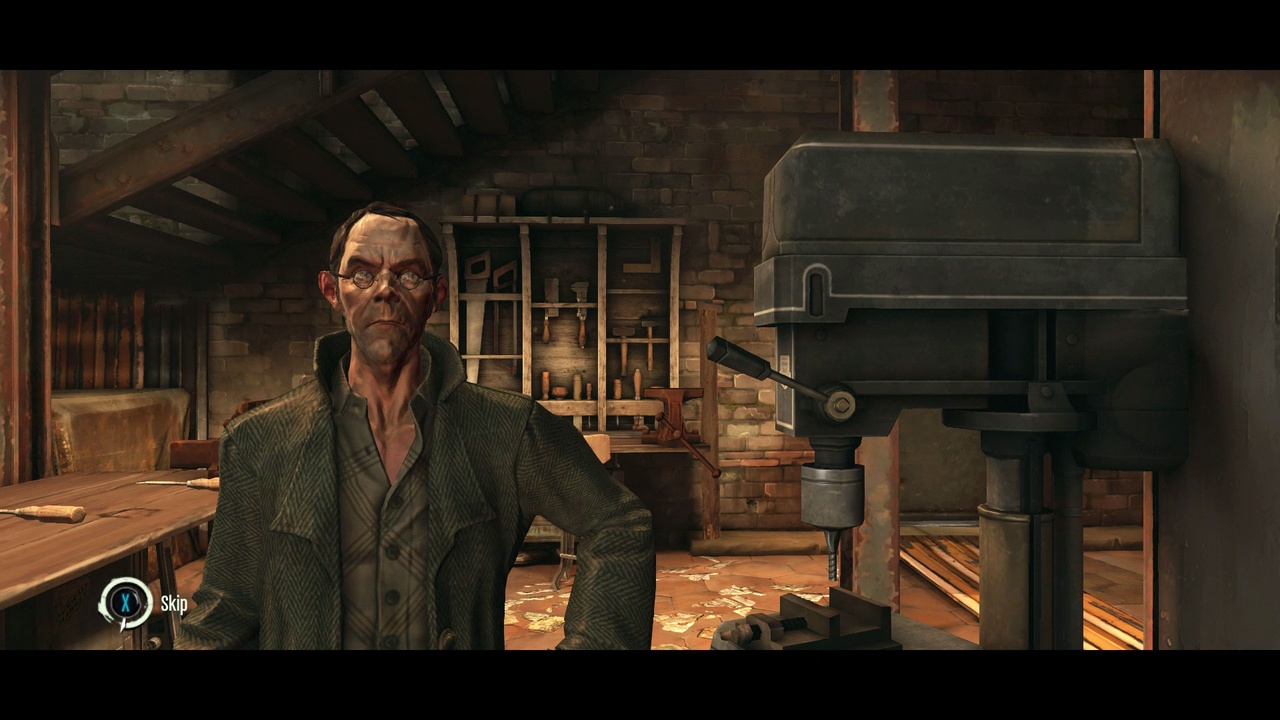
Task: Click Piero's round spectacles
Action: [x=383, y=278]
